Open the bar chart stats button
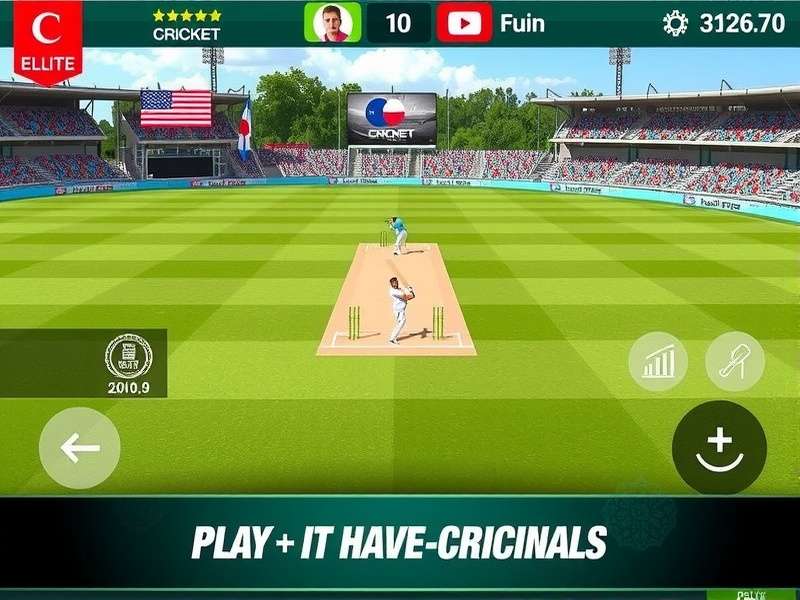The width and height of the screenshot is (800, 600). click(x=658, y=362)
